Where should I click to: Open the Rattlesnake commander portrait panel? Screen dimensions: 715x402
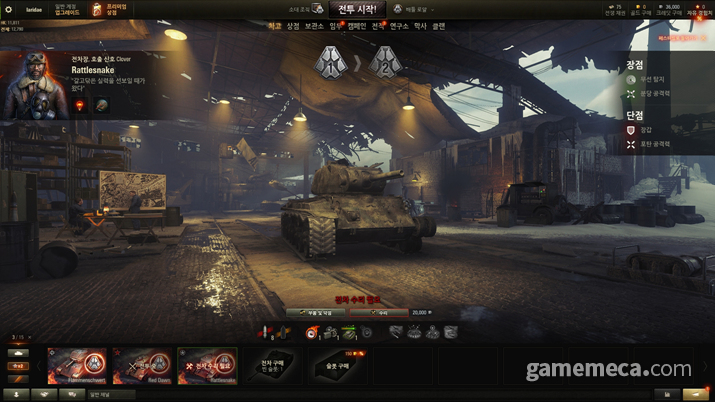click(33, 86)
